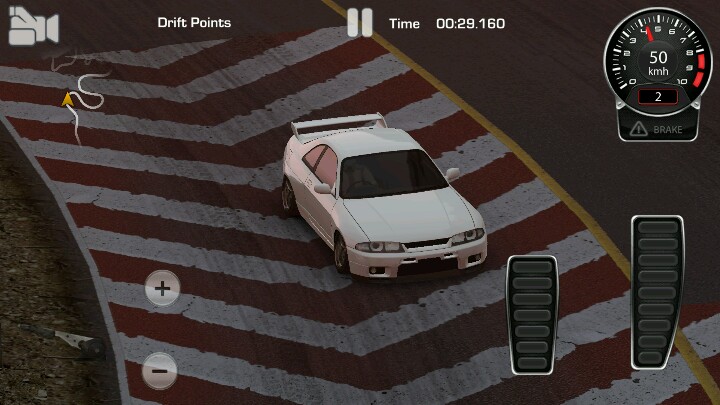Image resolution: width=720 pixels, height=405 pixels.
Task: Pause the race
Action: pyautogui.click(x=360, y=23)
